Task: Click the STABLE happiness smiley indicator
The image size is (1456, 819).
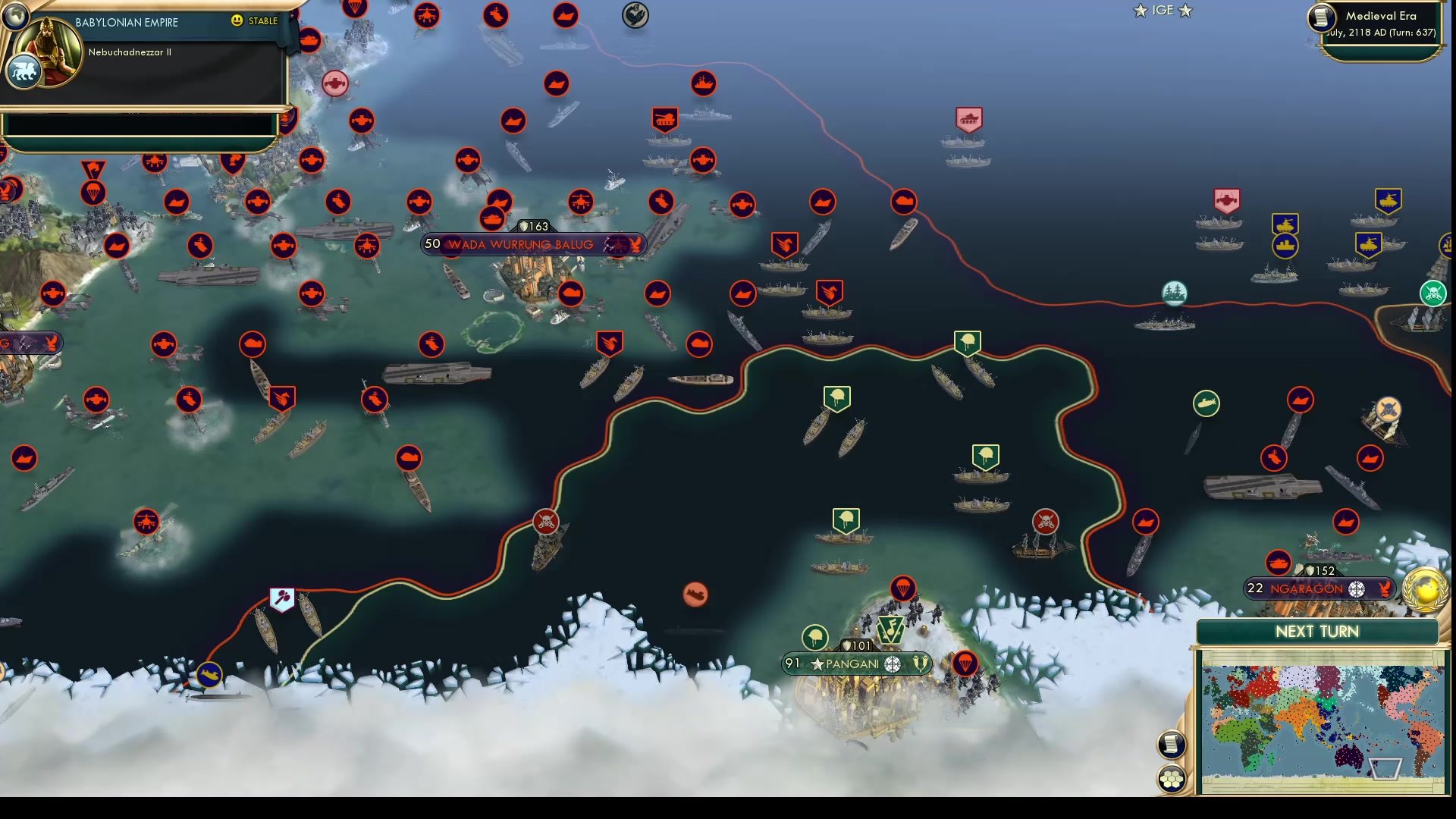Action: tap(237, 21)
